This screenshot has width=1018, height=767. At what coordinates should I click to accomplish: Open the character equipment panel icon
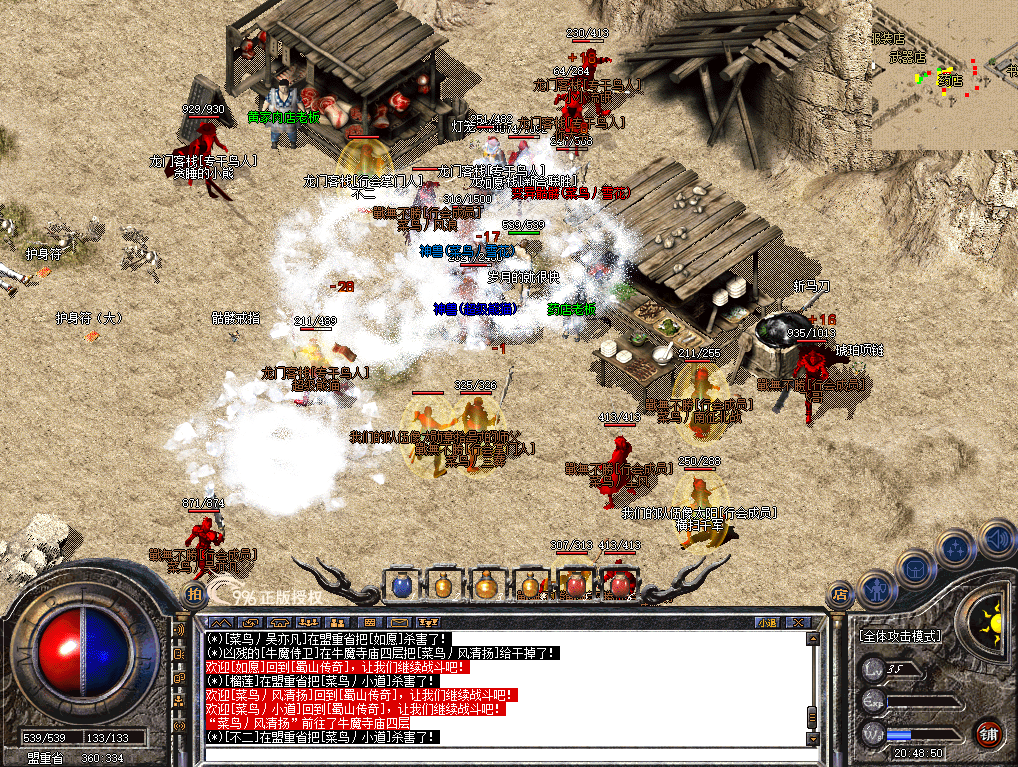tap(875, 591)
